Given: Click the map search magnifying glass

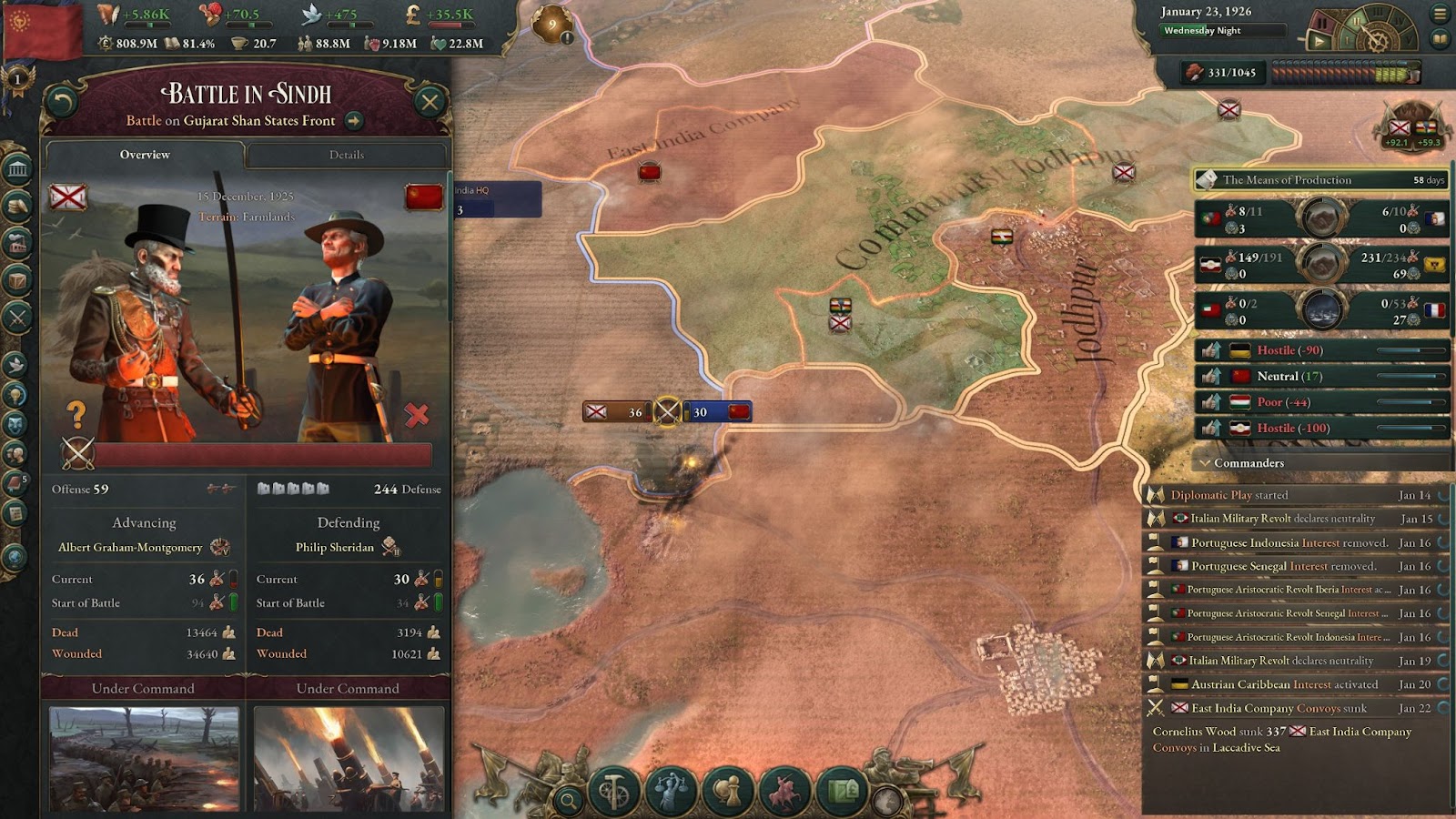Looking at the screenshot, I should pos(569,801).
